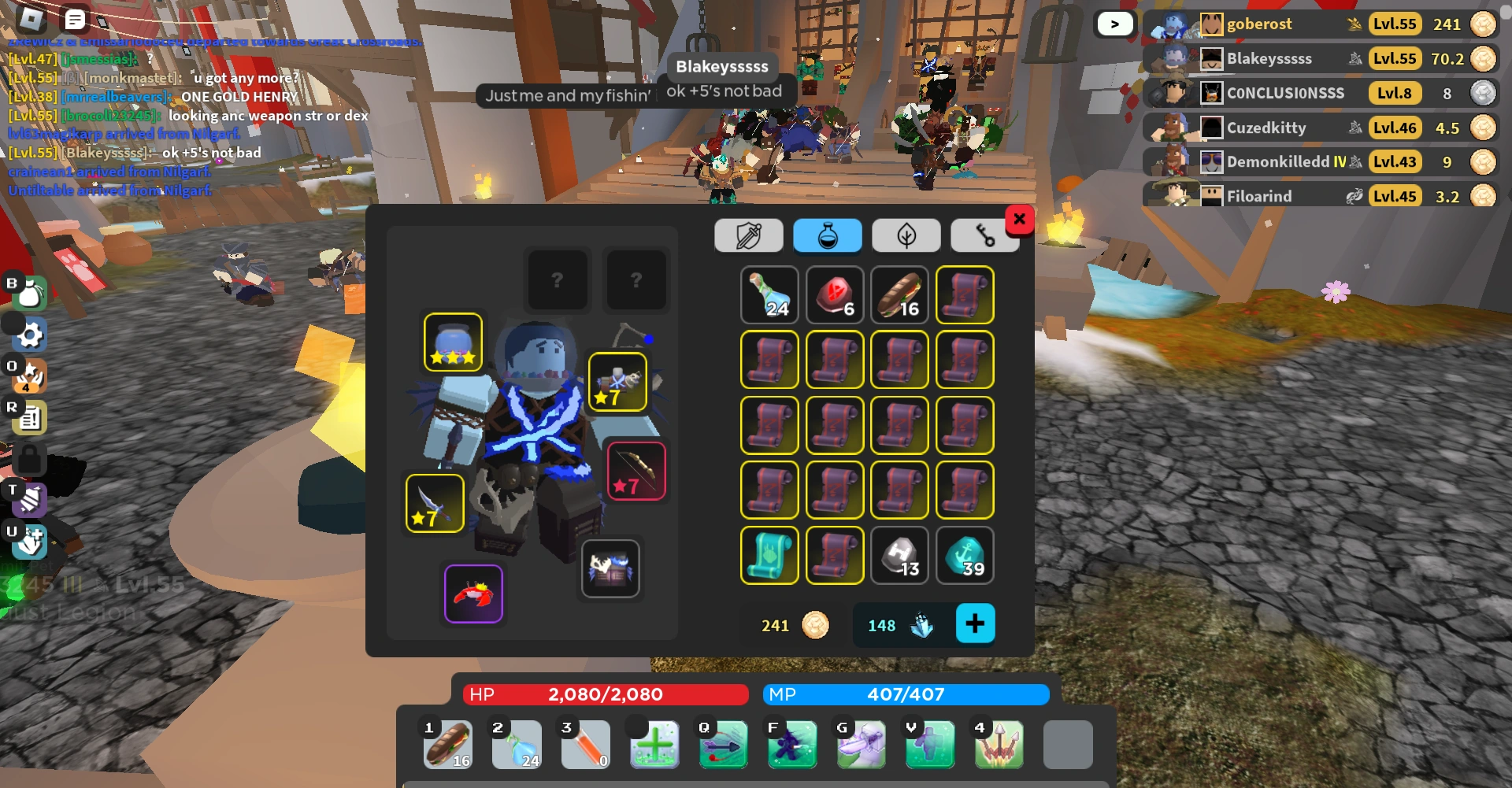Select the crab pet slot
The width and height of the screenshot is (1512, 788).
pos(473,594)
